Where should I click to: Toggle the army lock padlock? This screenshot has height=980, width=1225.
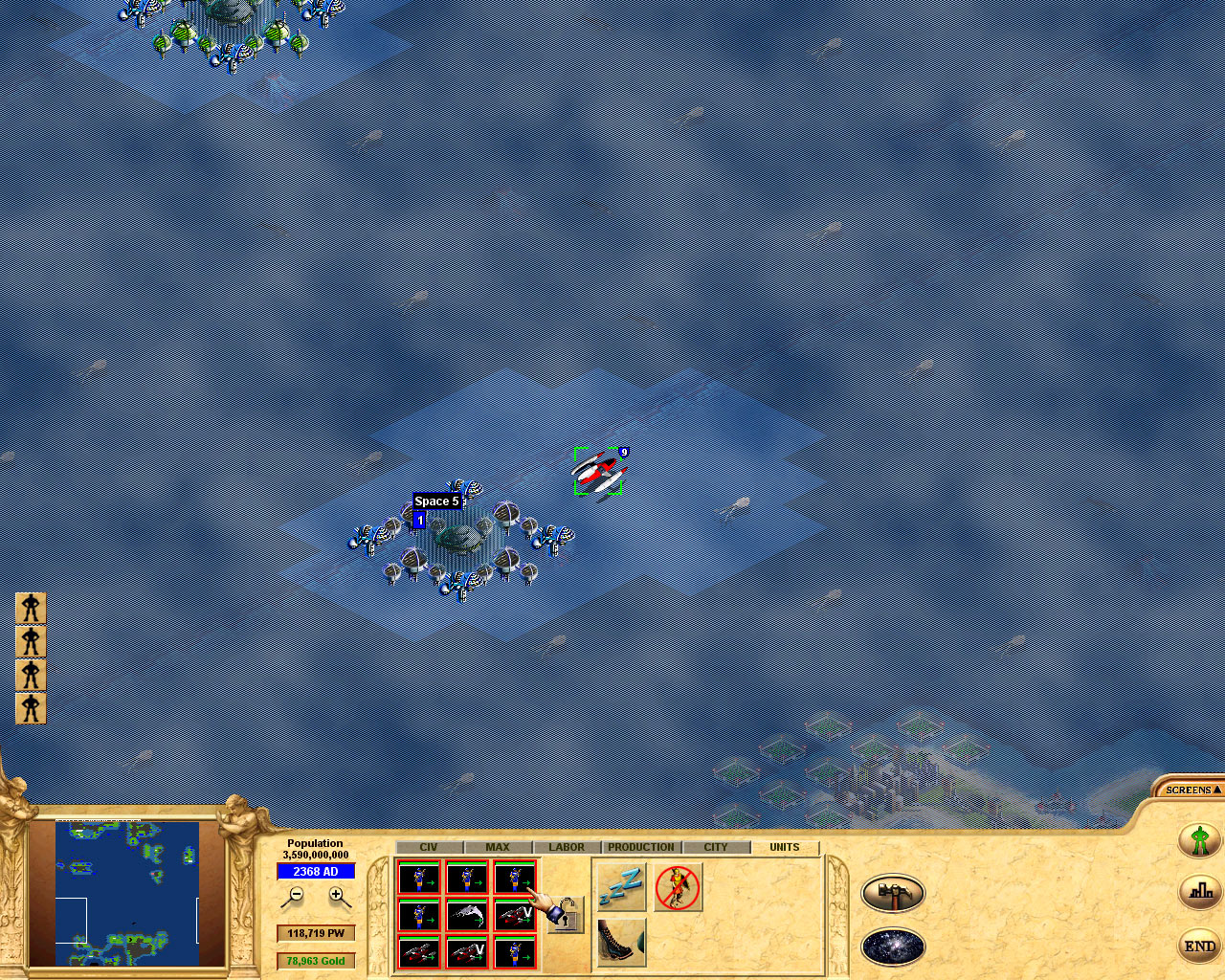click(565, 913)
